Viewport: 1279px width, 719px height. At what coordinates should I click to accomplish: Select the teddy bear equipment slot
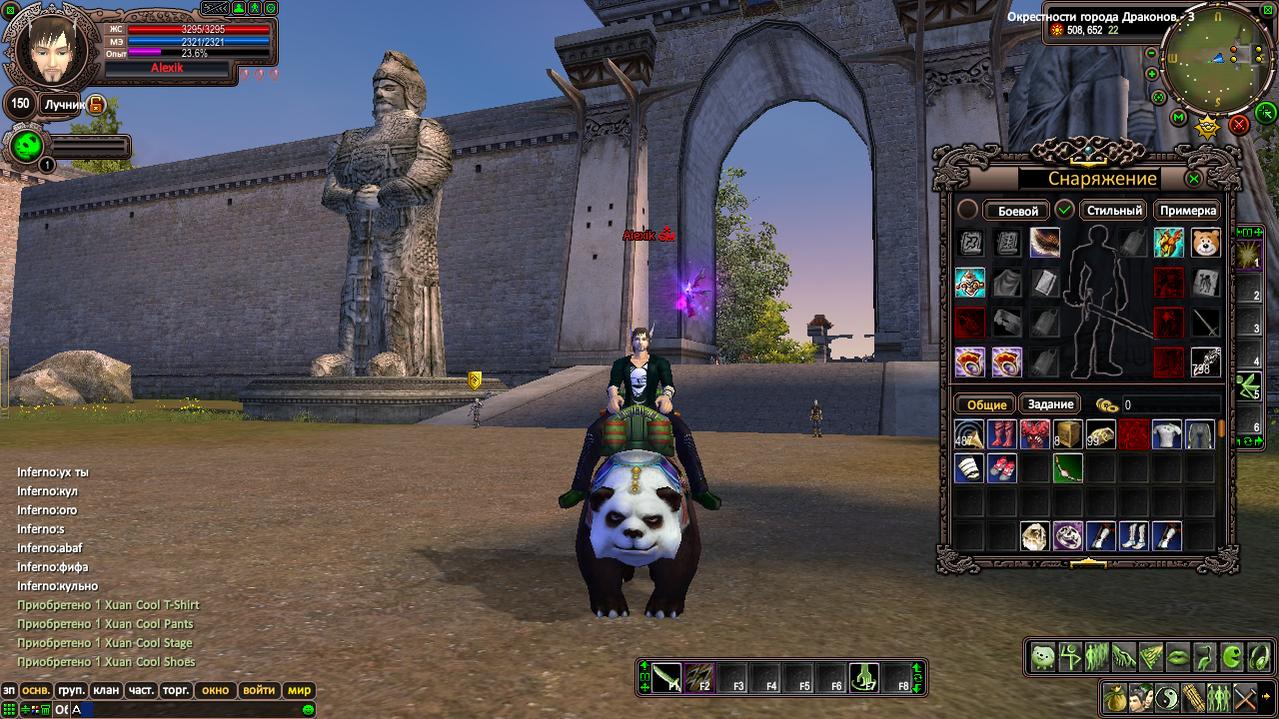(1205, 243)
